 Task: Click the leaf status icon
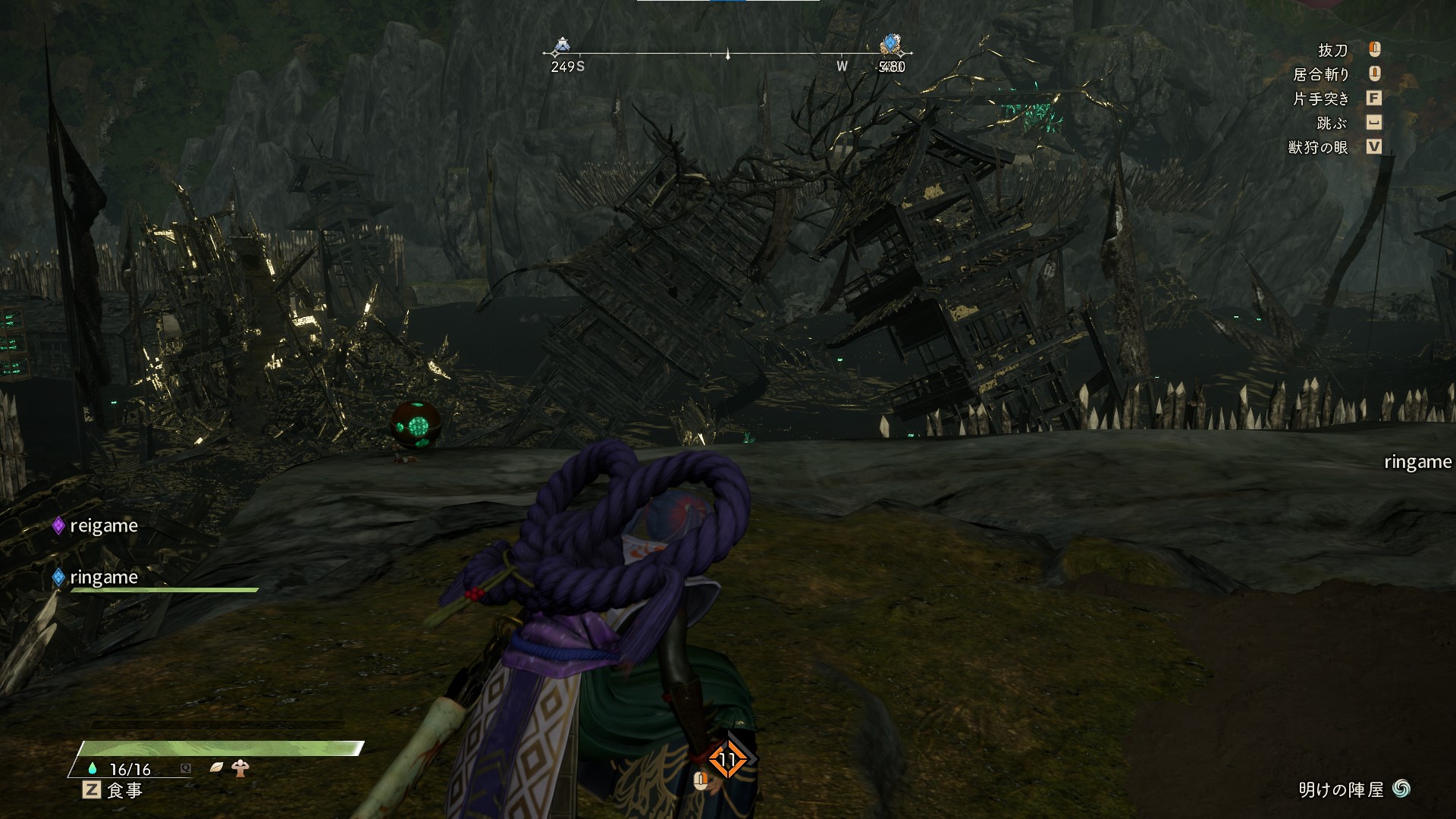pyautogui.click(x=217, y=768)
